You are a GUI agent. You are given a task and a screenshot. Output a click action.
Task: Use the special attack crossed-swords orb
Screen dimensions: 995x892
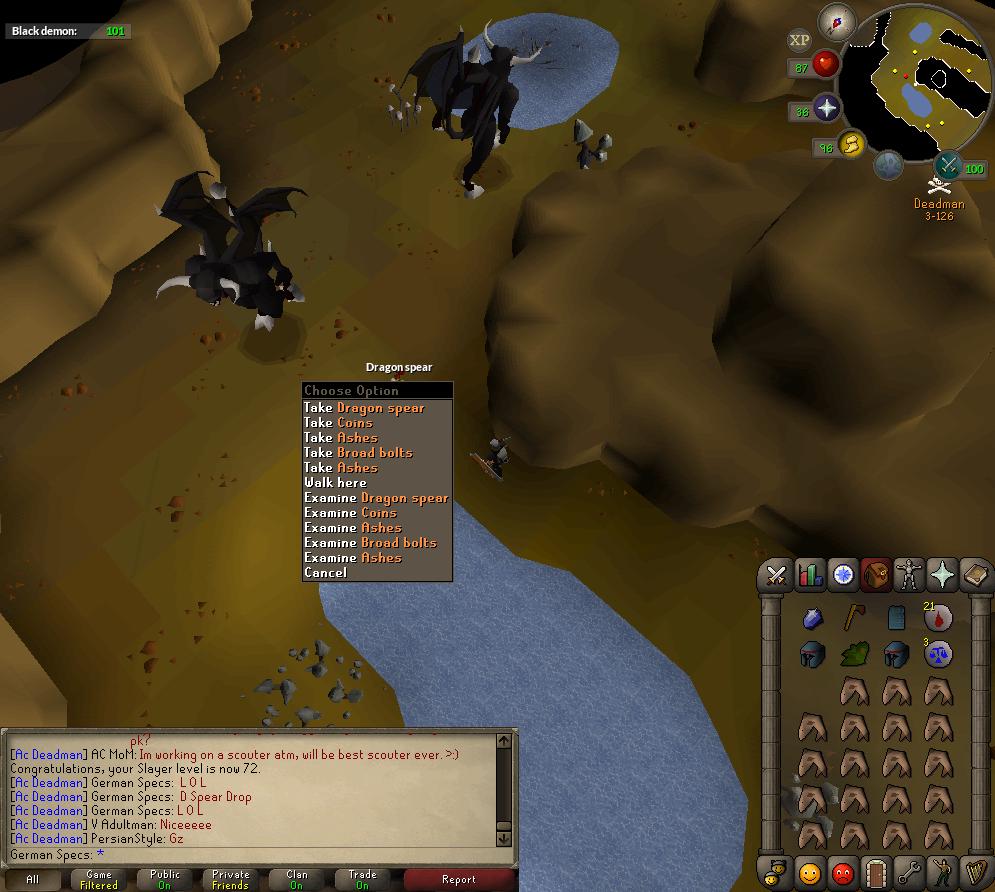coord(947,166)
